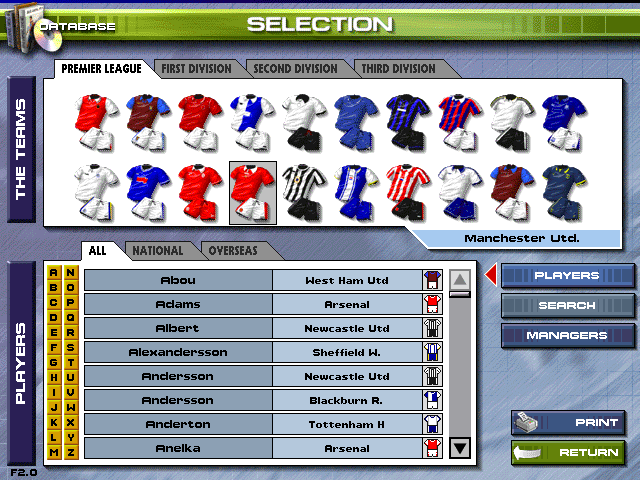Viewport: 640px width, 480px height.
Task: Click the Return button
Action: (568, 453)
